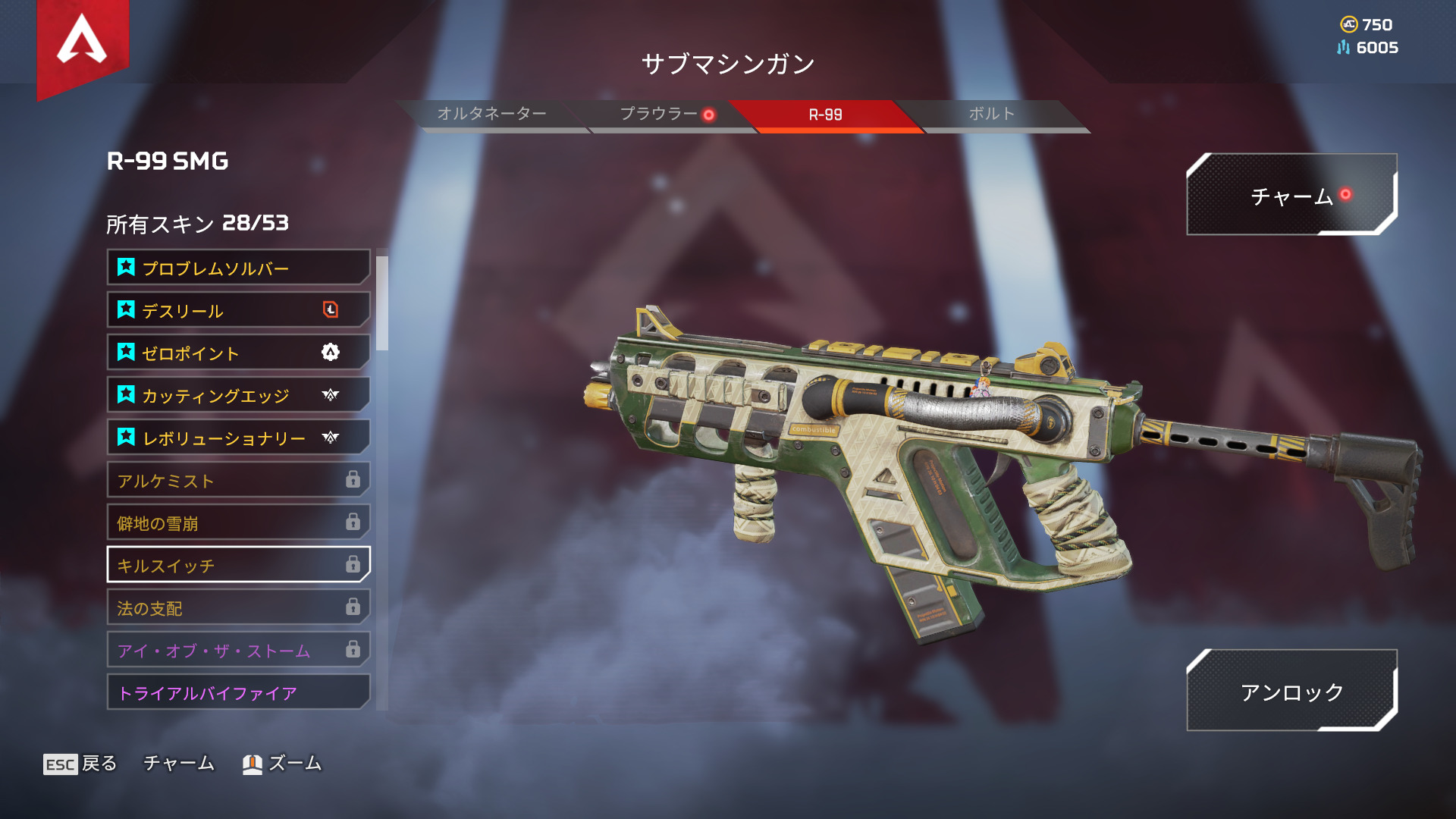Open the チャーム charm menu button

pyautogui.click(x=1291, y=196)
